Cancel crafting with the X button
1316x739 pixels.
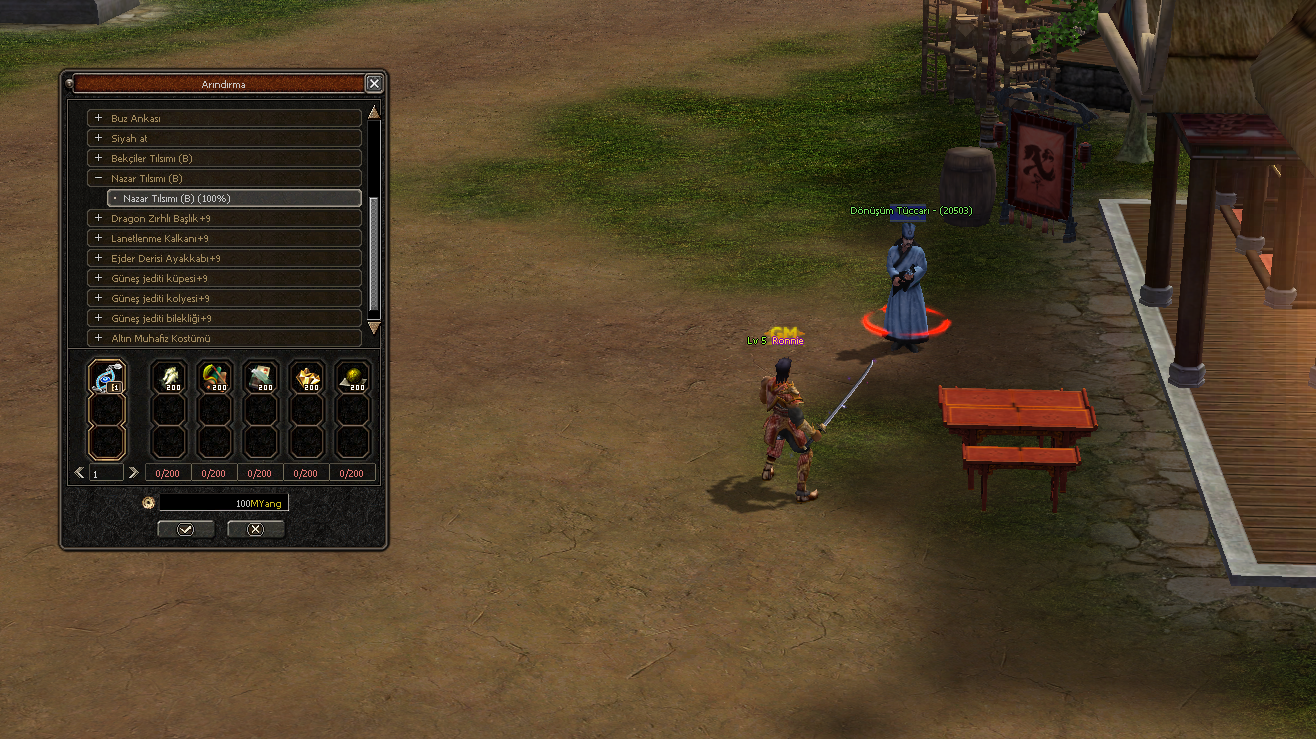point(255,529)
